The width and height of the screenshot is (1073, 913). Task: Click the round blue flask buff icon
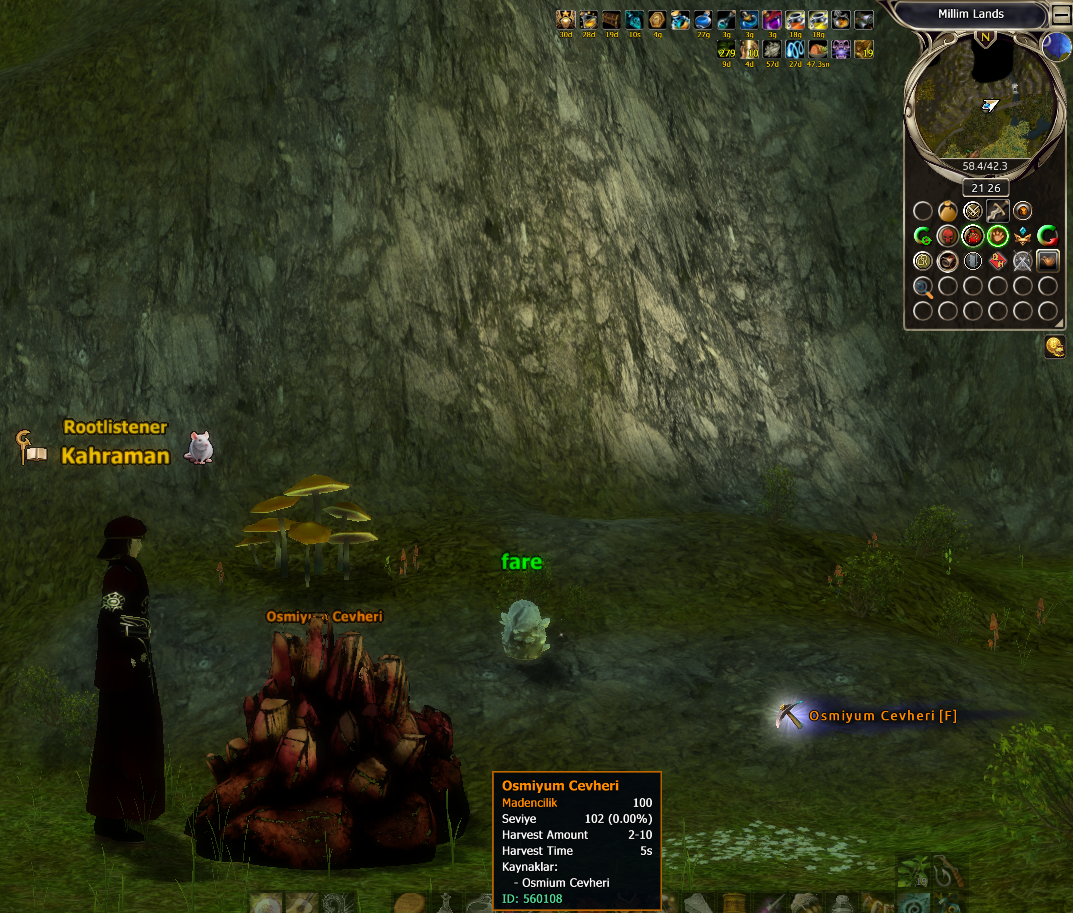(x=703, y=20)
